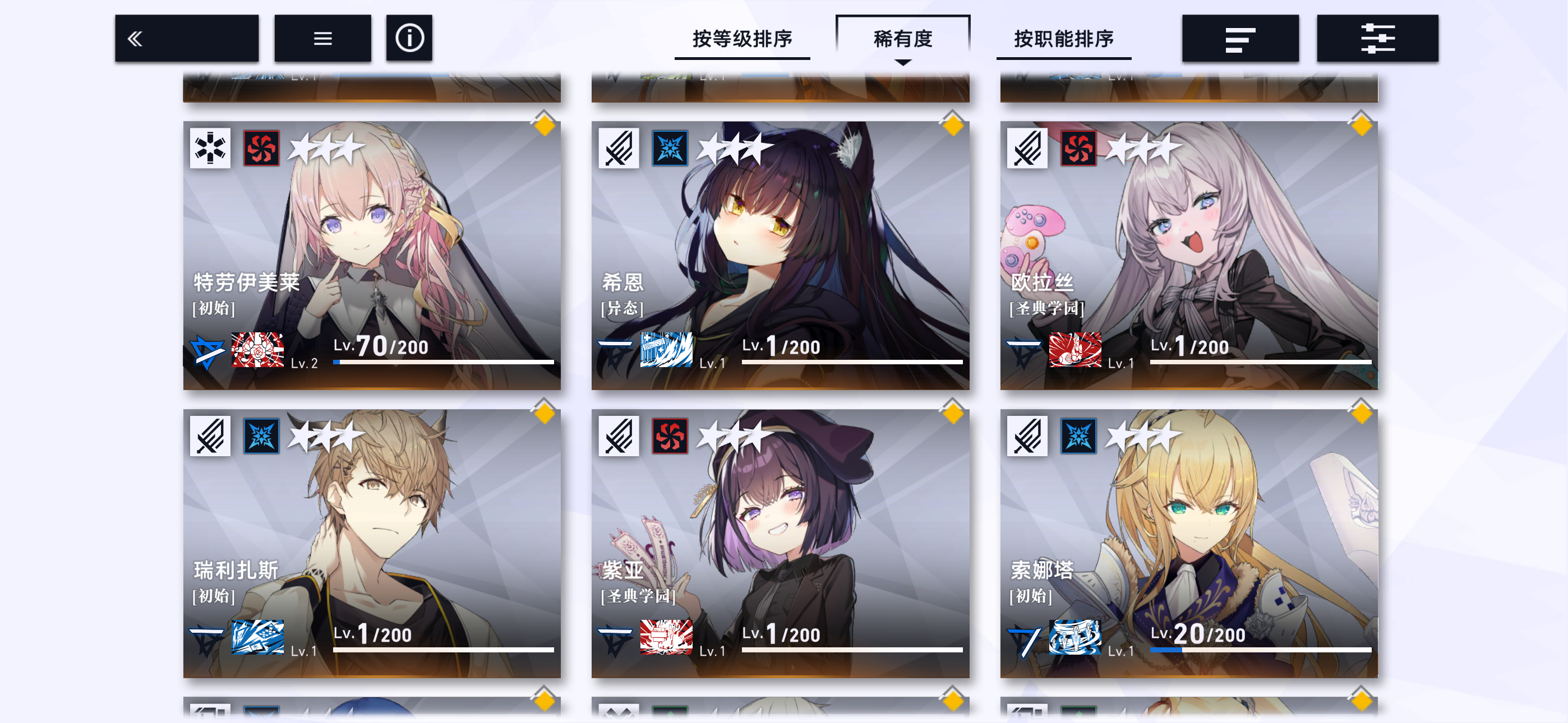This screenshot has width=1568, height=723.
Task: Open the info button in the top toolbar
Action: [x=408, y=38]
